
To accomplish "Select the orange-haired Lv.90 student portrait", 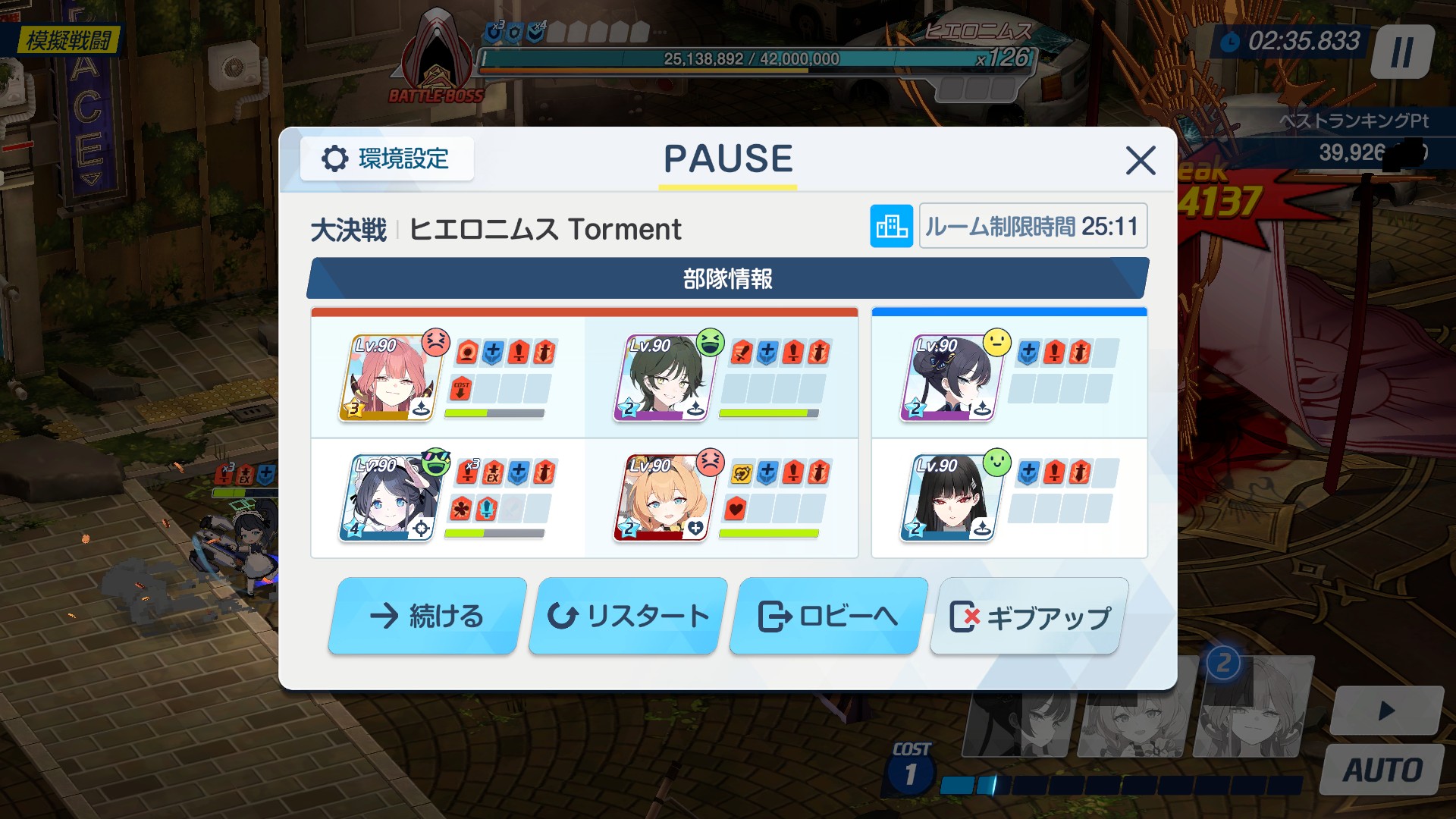I will pos(663,498).
